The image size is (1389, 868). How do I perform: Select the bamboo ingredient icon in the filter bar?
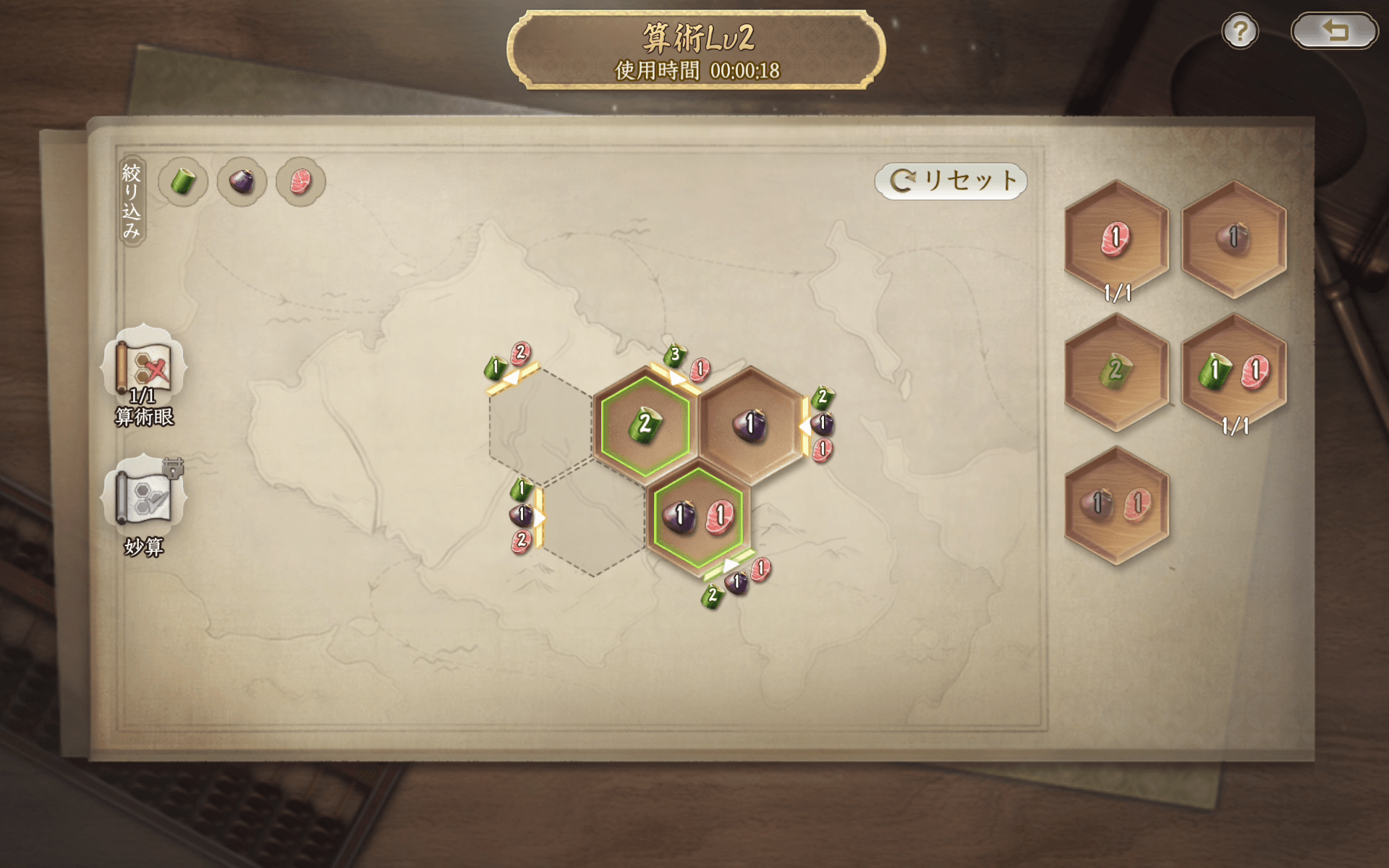[182, 182]
